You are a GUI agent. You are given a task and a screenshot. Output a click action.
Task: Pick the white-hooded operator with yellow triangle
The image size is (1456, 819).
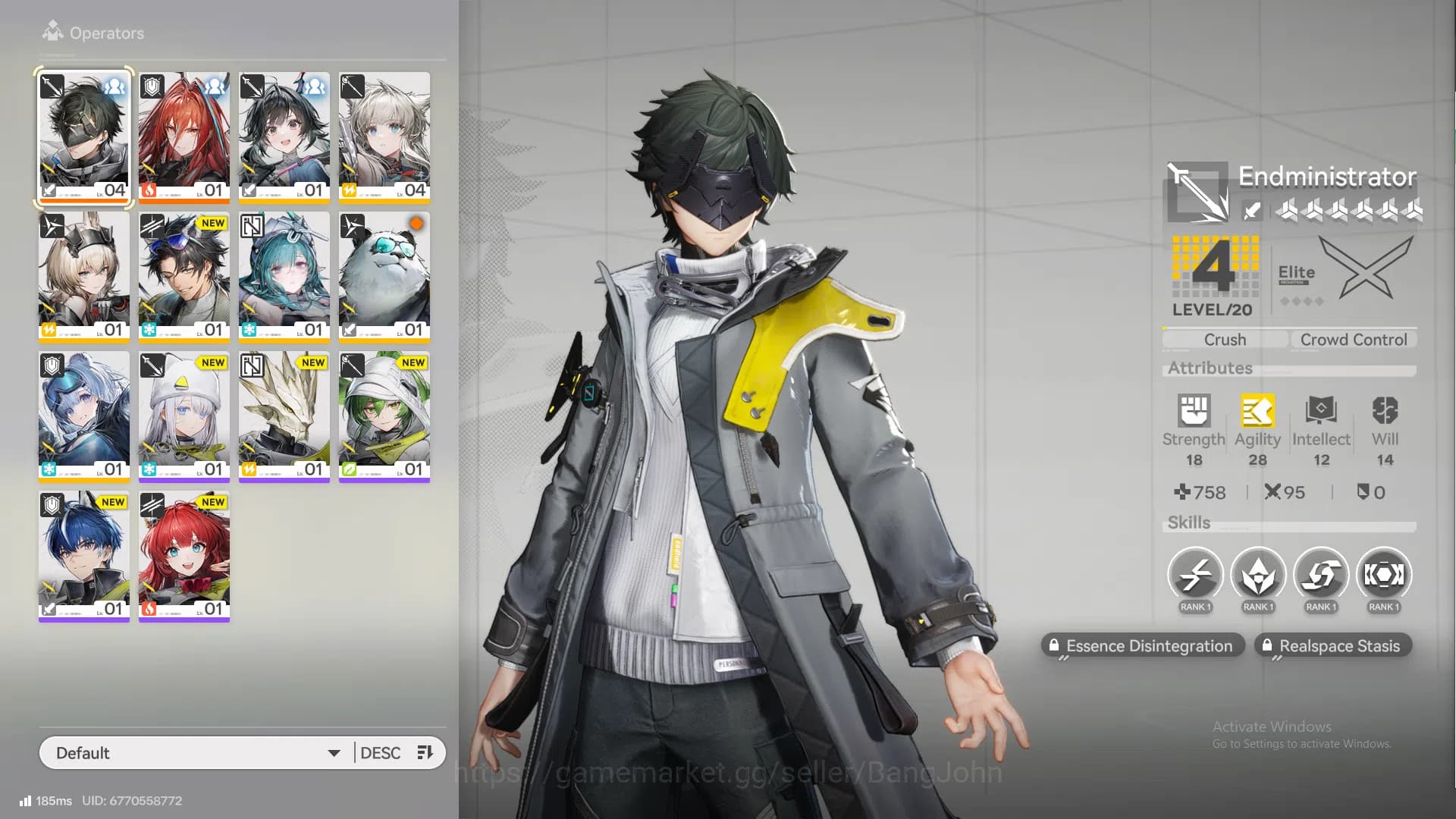coord(184,416)
